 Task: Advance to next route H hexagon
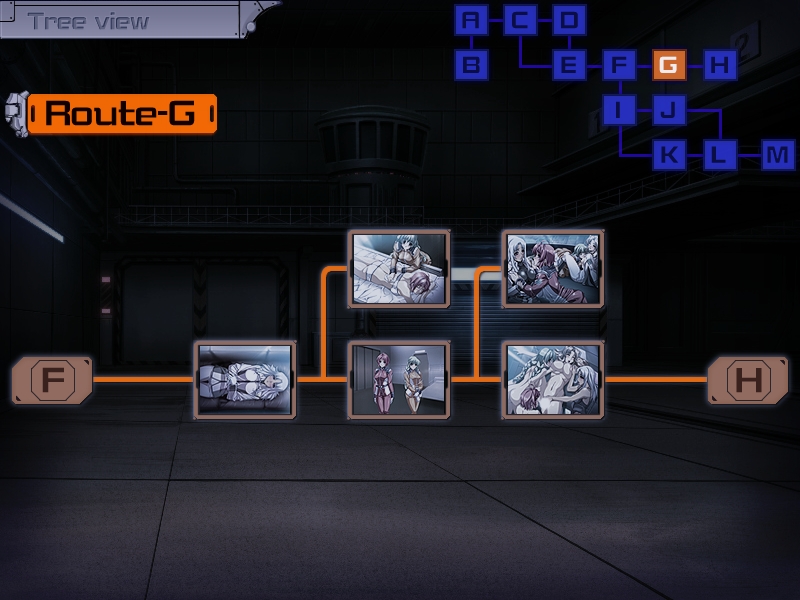748,380
